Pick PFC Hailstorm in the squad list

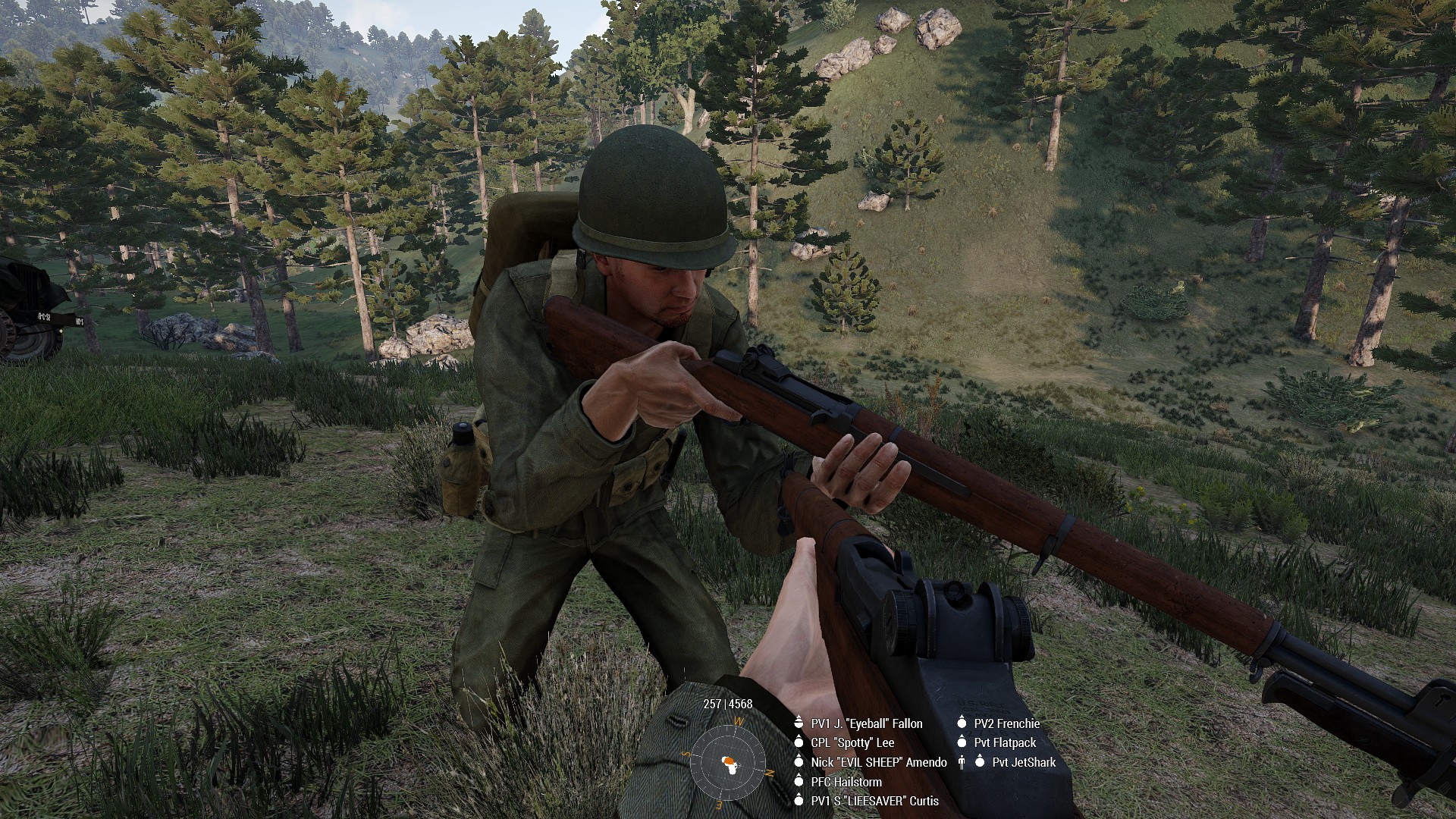coord(846,781)
